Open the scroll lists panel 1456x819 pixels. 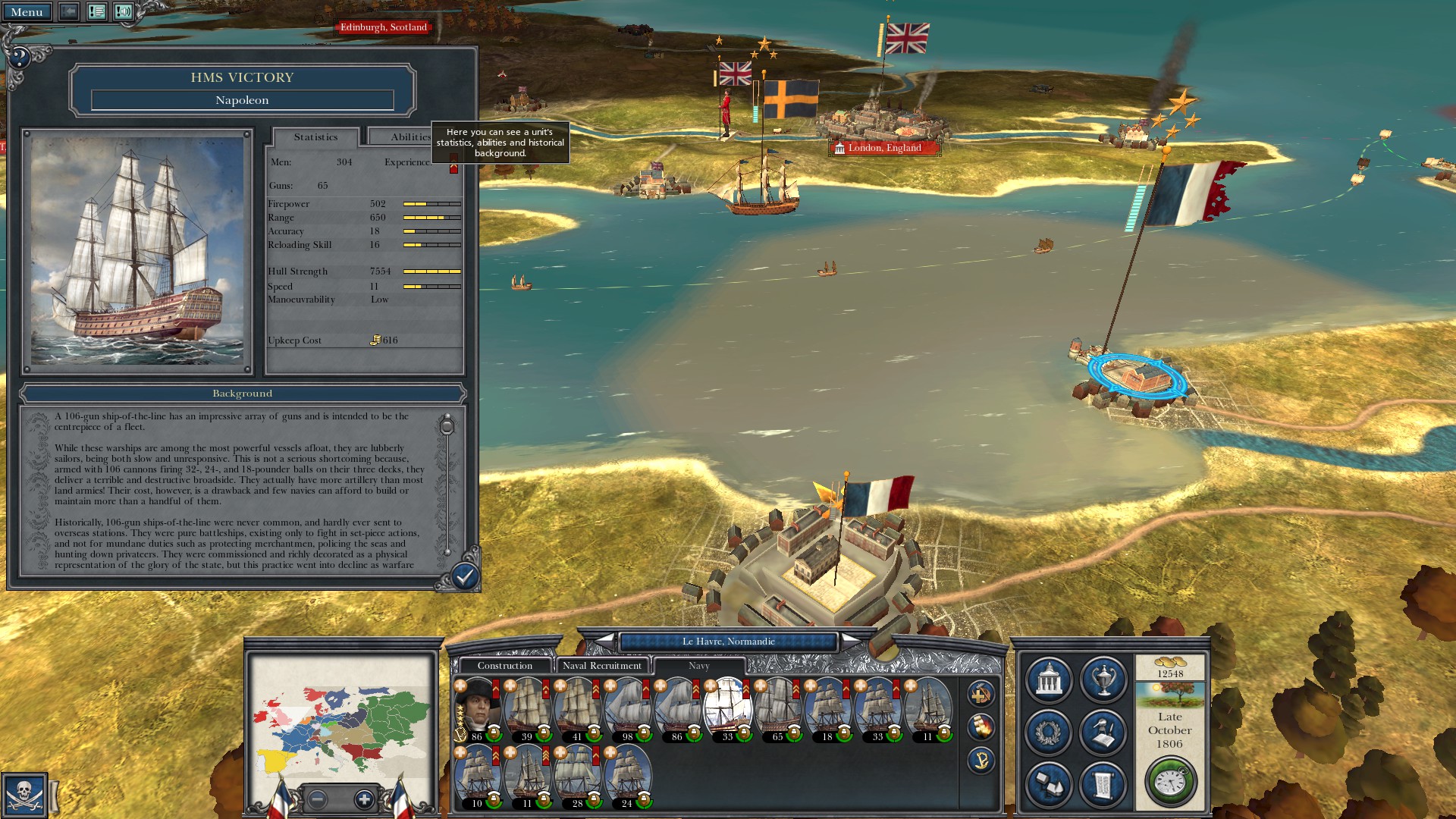pyautogui.click(x=1103, y=784)
